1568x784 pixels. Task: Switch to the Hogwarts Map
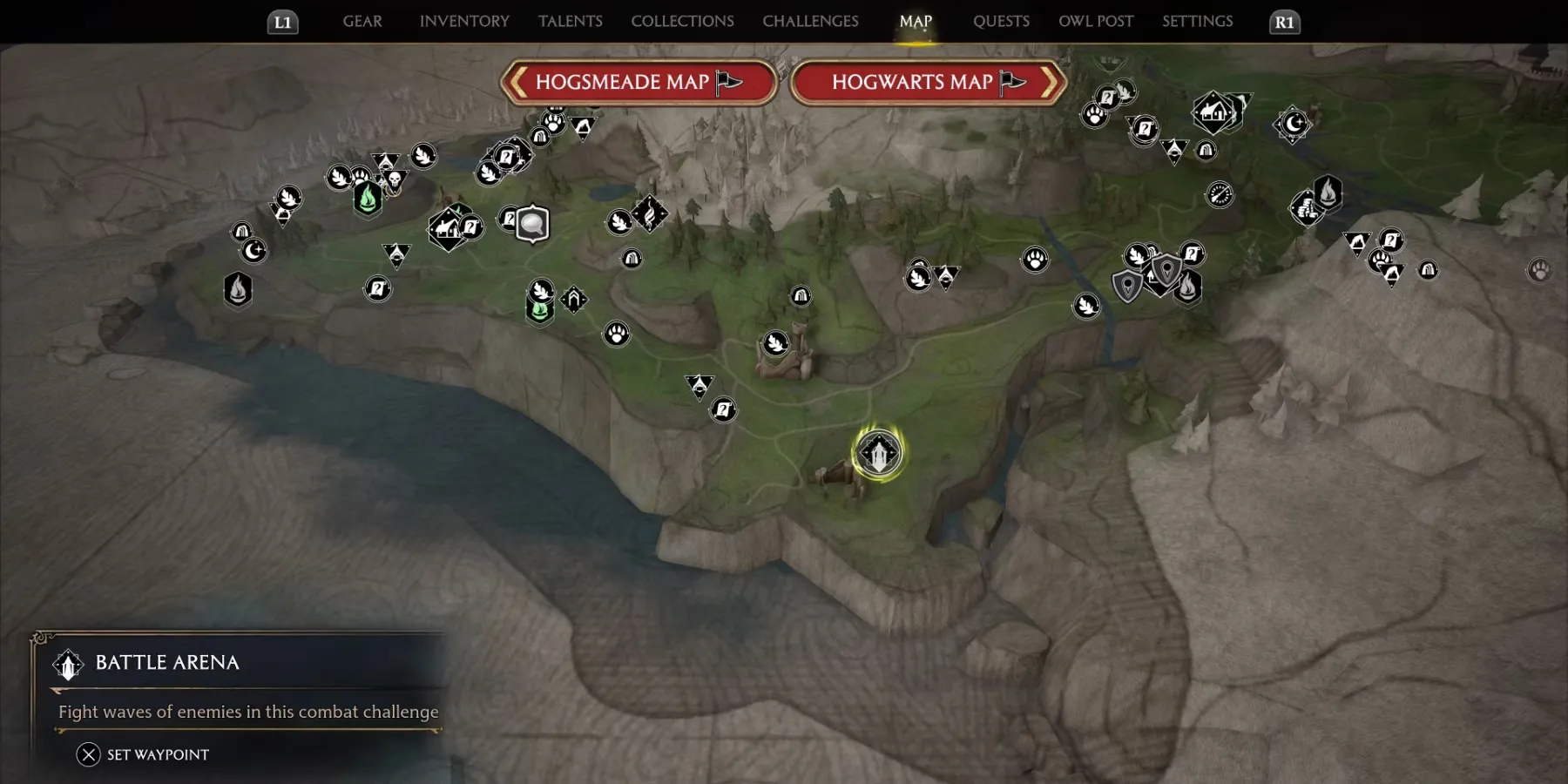click(928, 83)
